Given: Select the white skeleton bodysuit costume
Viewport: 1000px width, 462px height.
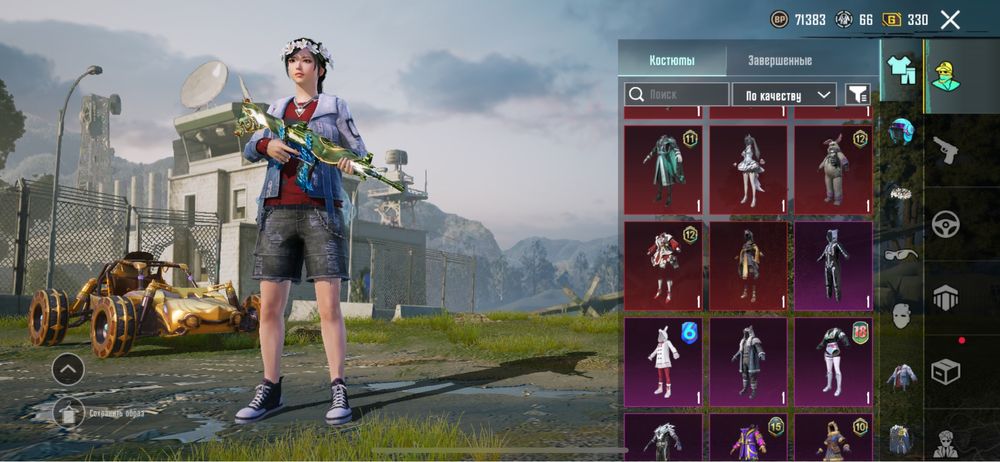Looking at the screenshot, I should tap(833, 265).
